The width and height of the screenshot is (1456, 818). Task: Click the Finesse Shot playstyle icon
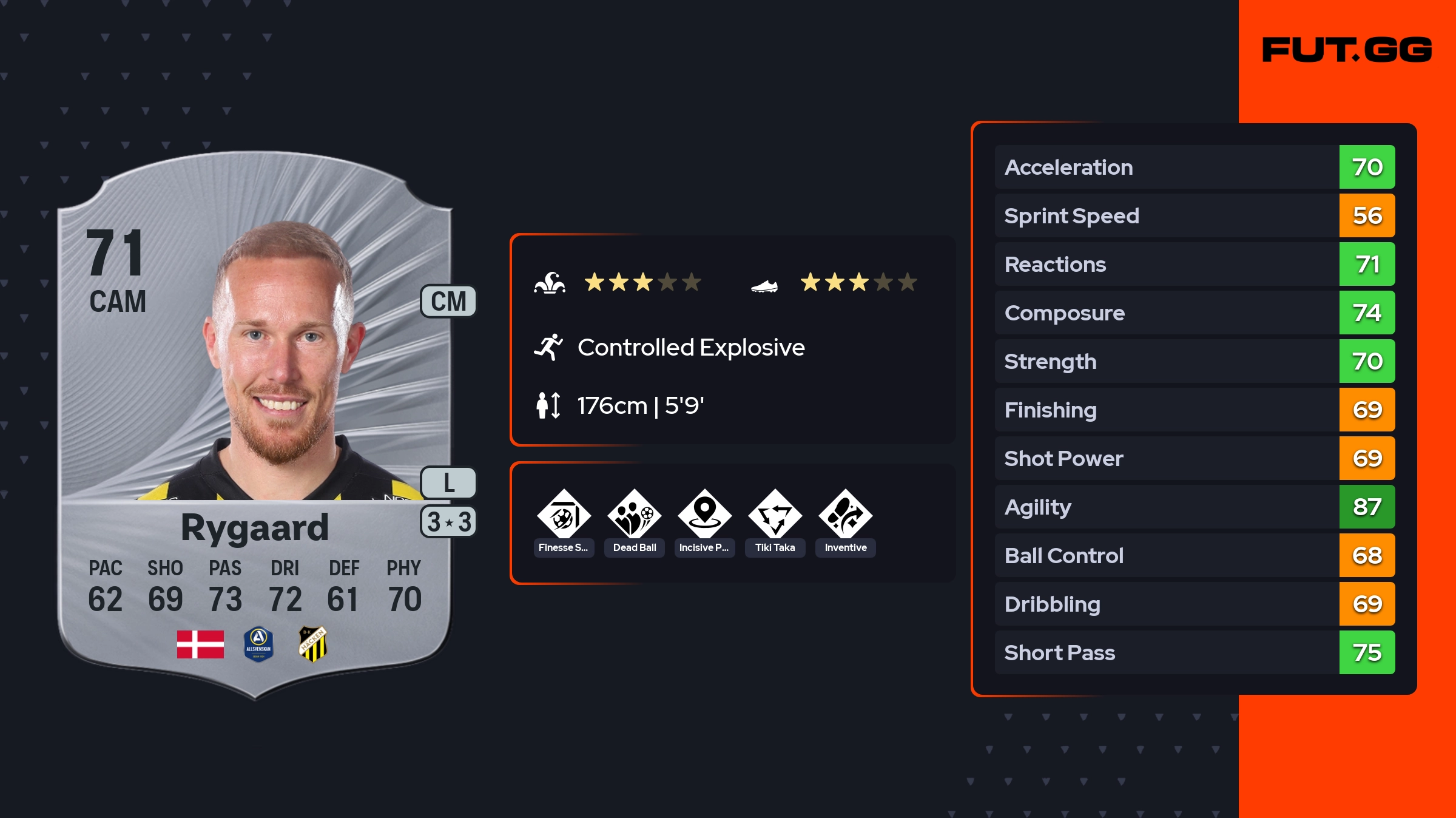564,515
